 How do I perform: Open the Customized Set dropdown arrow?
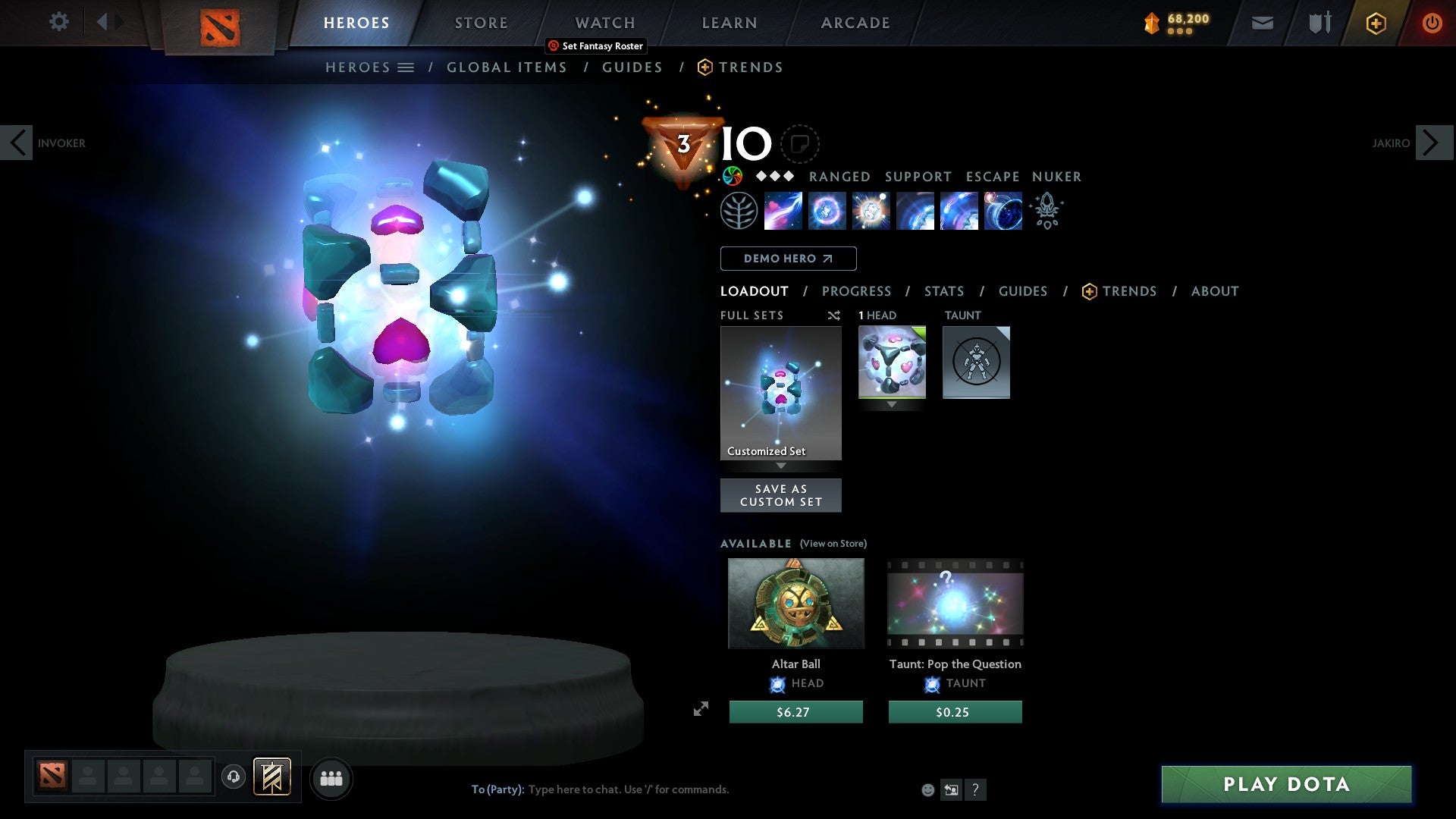tap(781, 467)
